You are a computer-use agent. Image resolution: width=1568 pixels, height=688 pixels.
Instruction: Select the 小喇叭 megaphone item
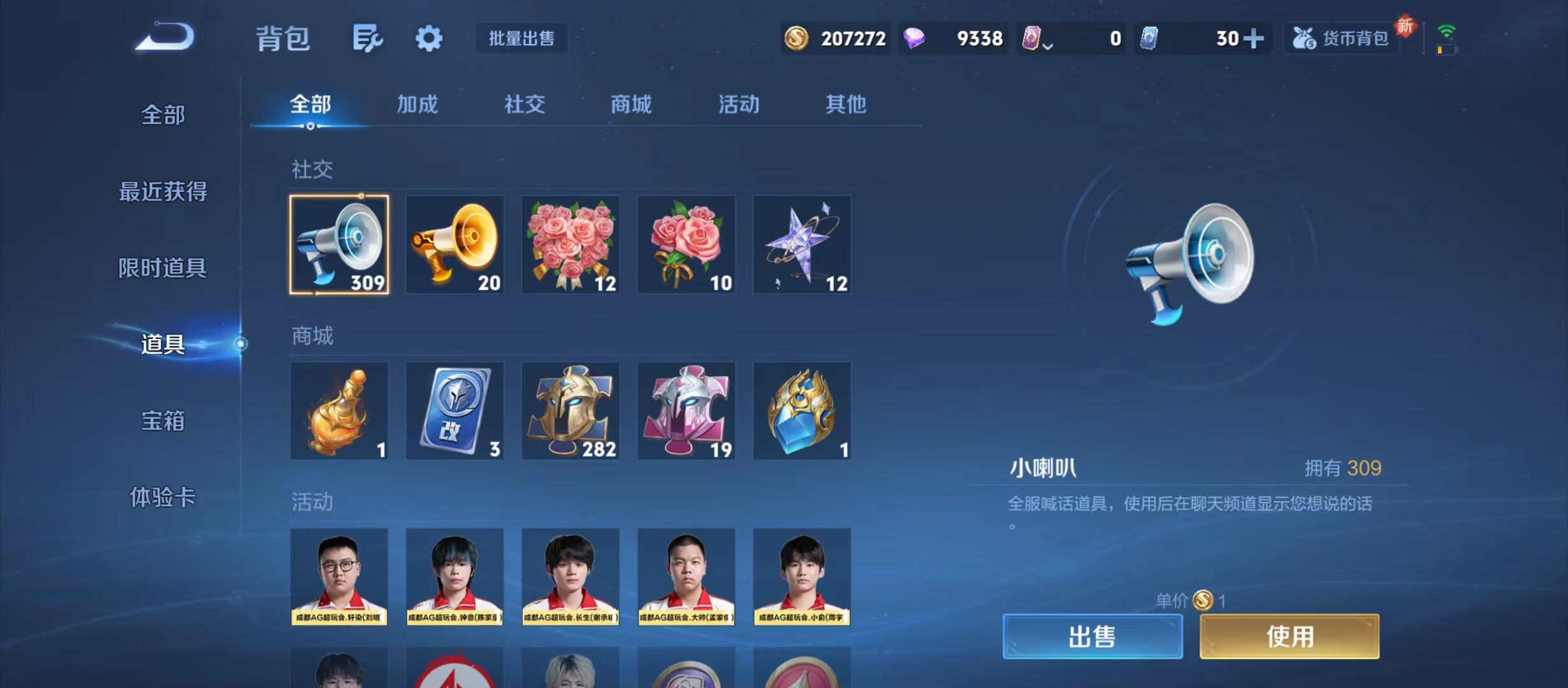pyautogui.click(x=338, y=245)
